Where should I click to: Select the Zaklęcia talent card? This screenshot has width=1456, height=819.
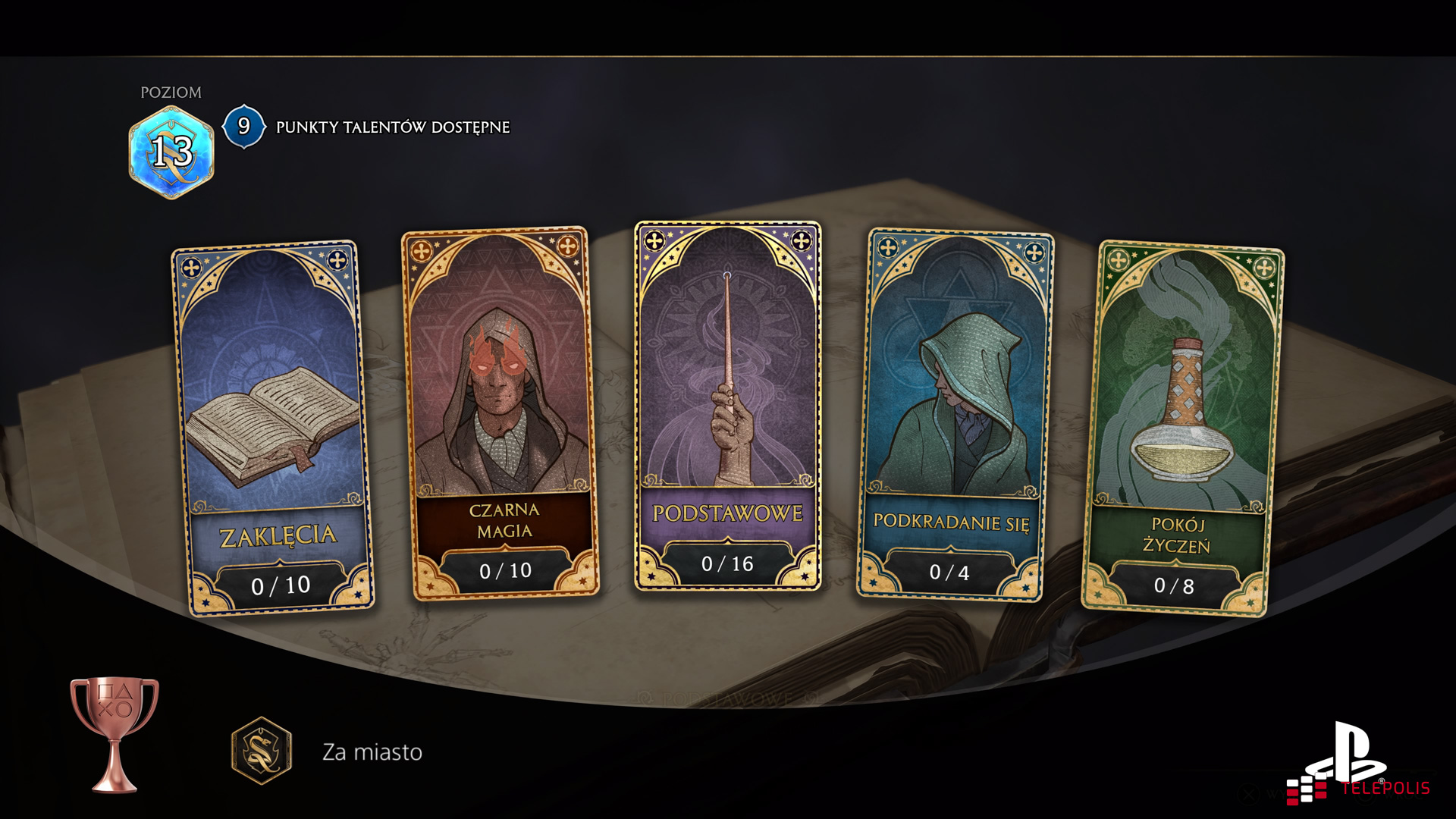[273, 428]
